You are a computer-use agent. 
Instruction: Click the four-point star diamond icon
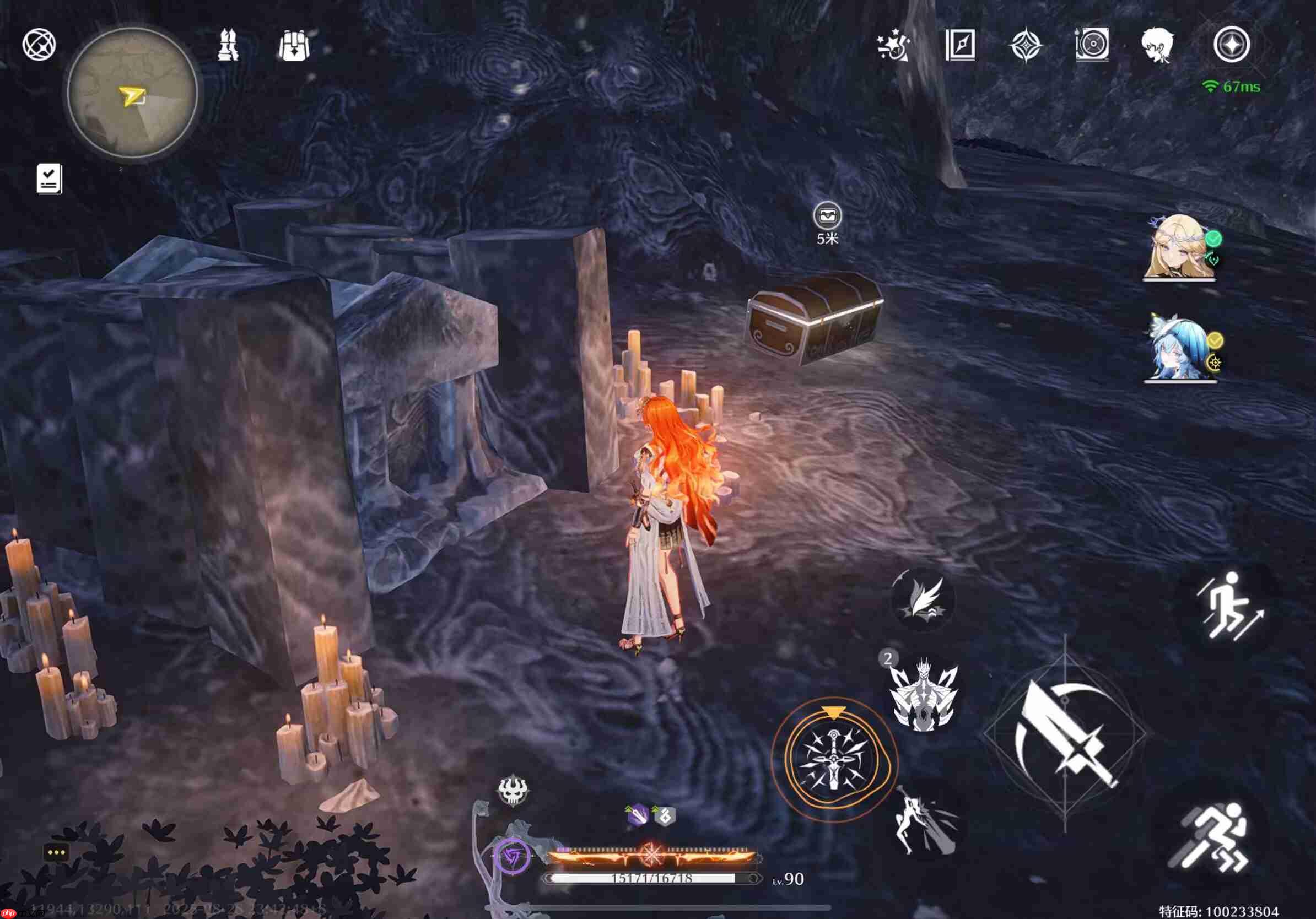point(1026,45)
